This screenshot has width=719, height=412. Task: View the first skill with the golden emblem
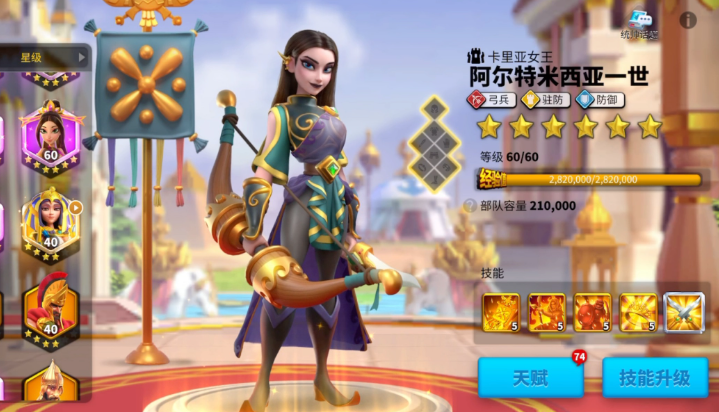click(x=501, y=312)
